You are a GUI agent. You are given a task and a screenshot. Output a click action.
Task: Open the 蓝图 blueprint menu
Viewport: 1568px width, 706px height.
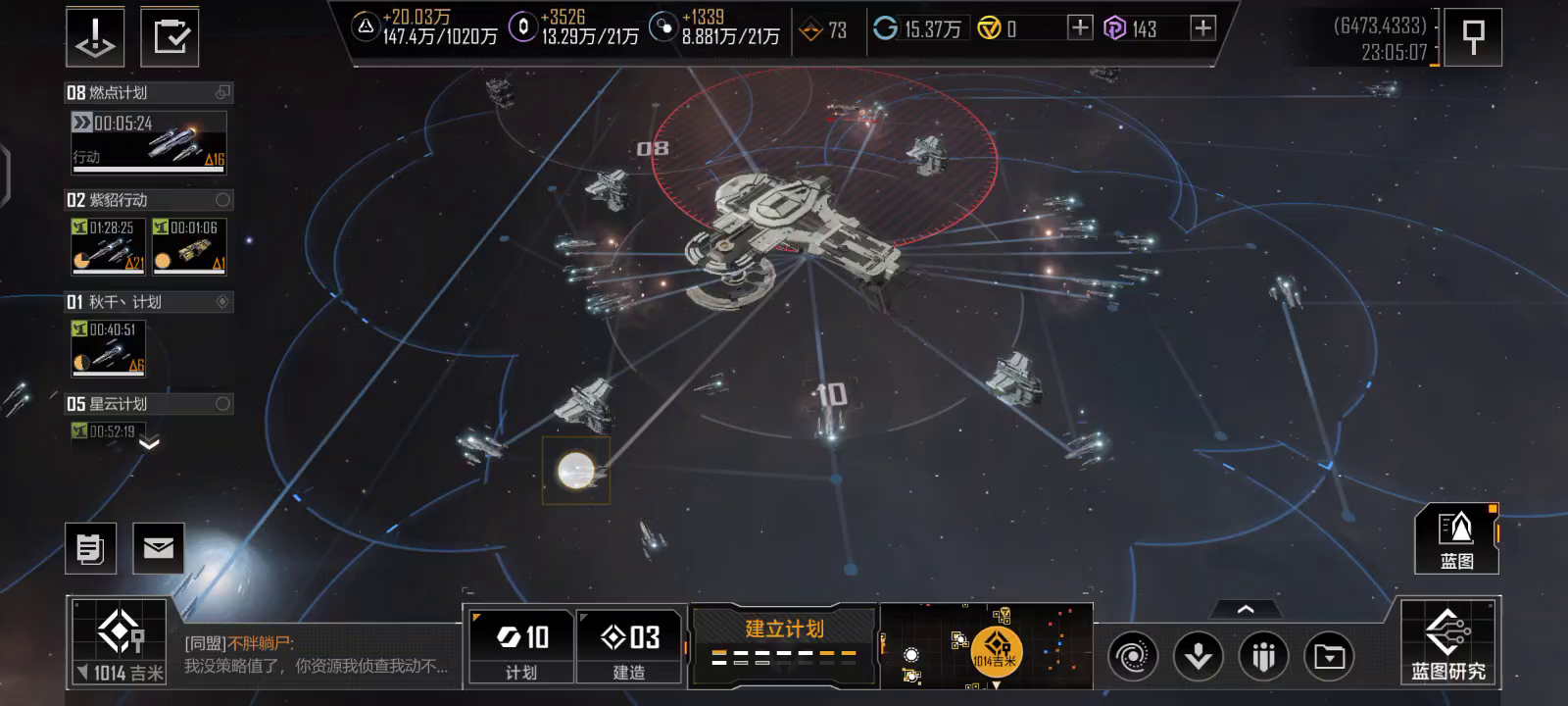(1456, 538)
